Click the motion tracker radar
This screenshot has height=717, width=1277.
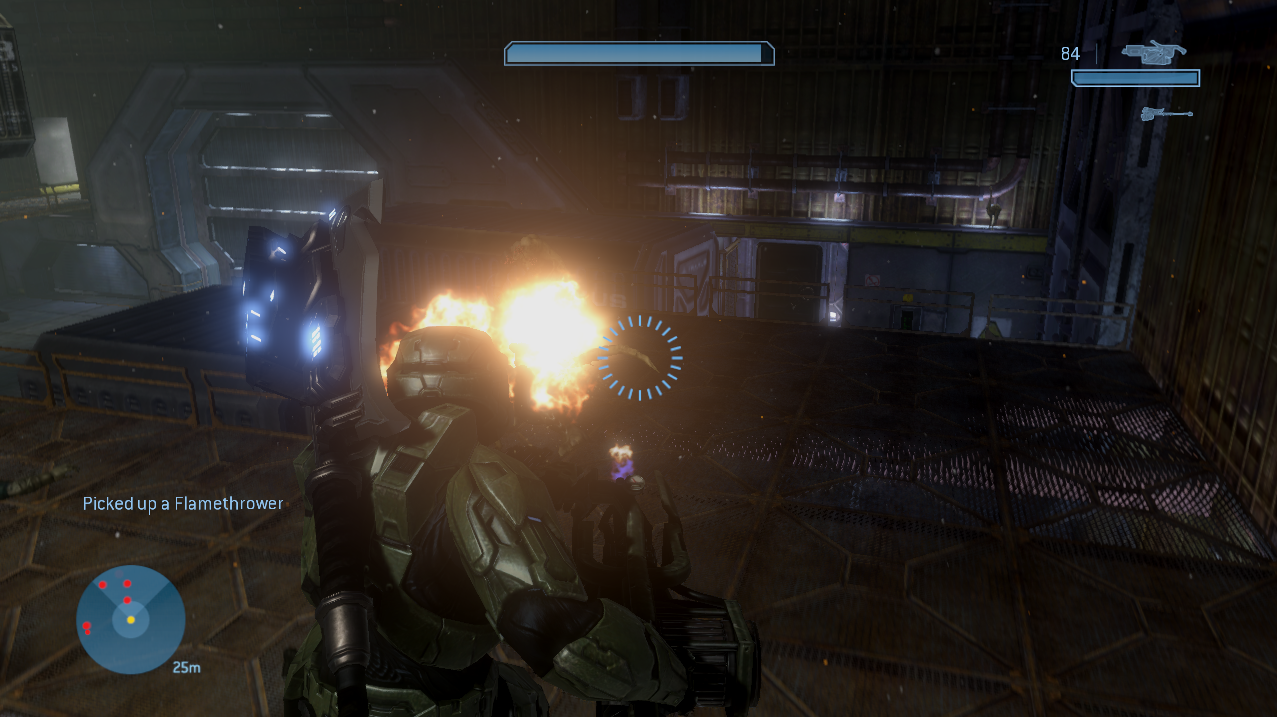tap(130, 618)
